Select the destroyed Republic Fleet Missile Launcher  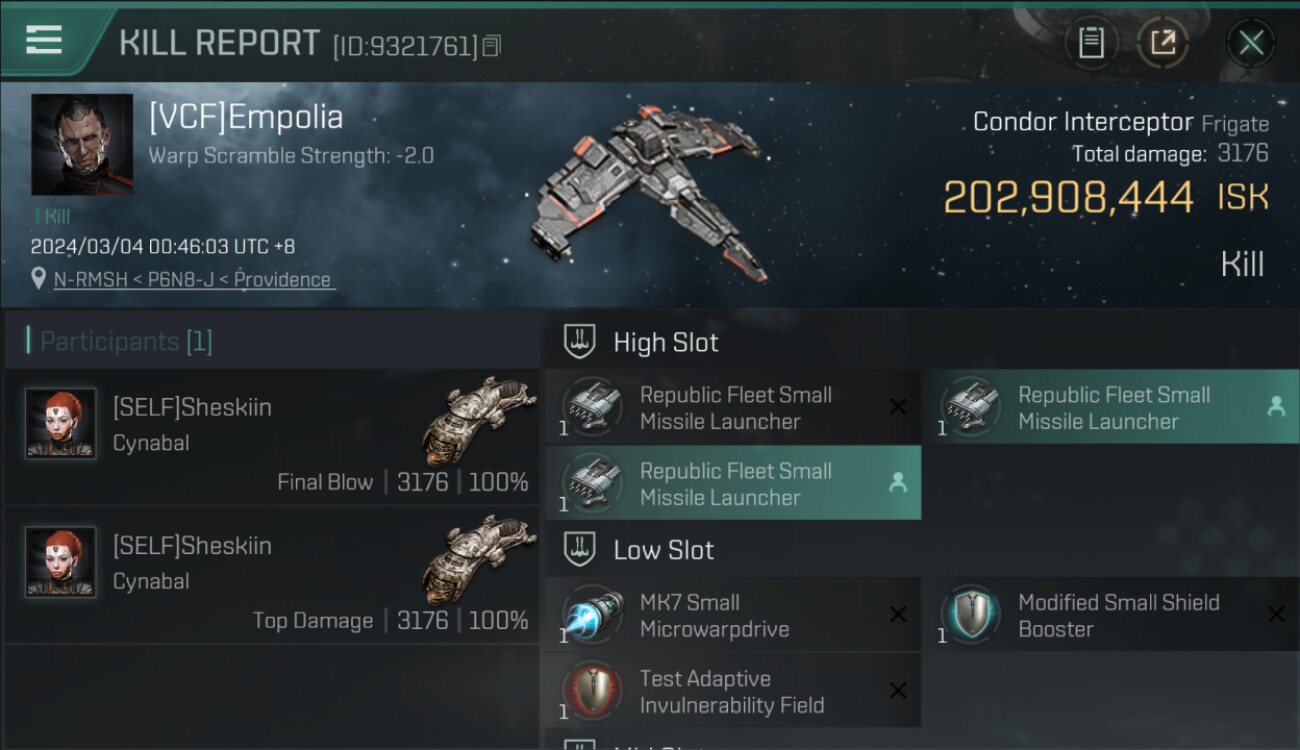(732, 408)
